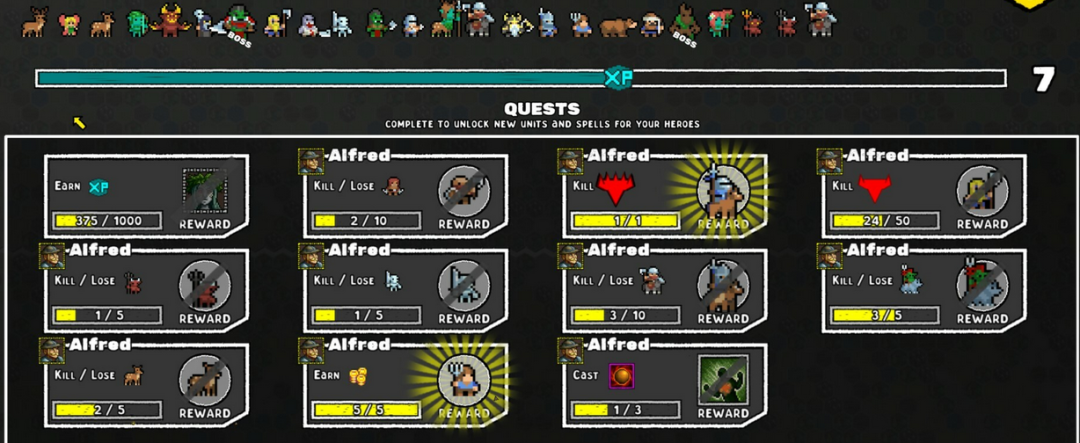
Task: Select the Kill / Lose 2/10 quest reward
Action: coord(464,190)
